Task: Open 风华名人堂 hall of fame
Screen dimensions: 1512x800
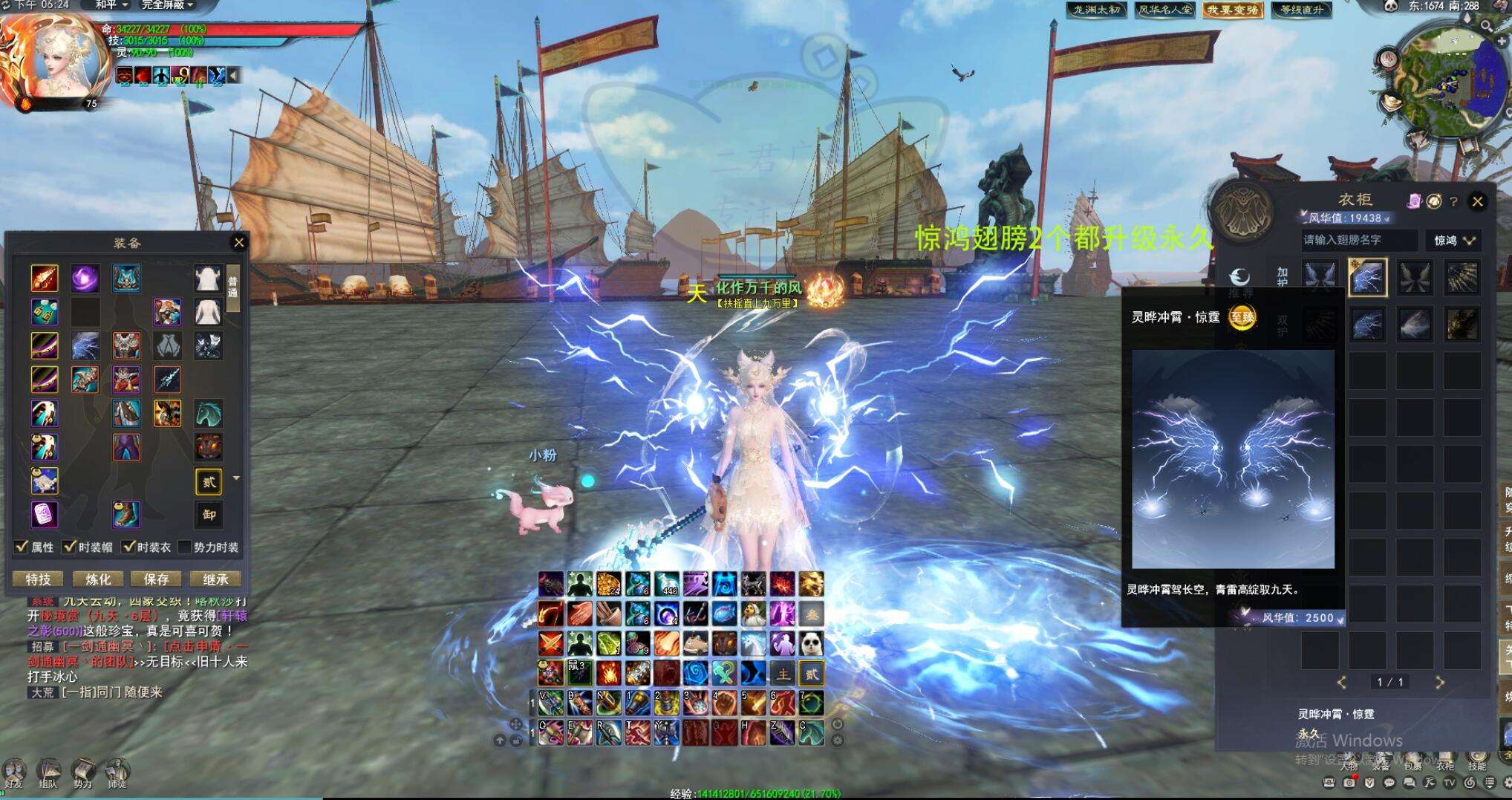Action: (1165, 10)
